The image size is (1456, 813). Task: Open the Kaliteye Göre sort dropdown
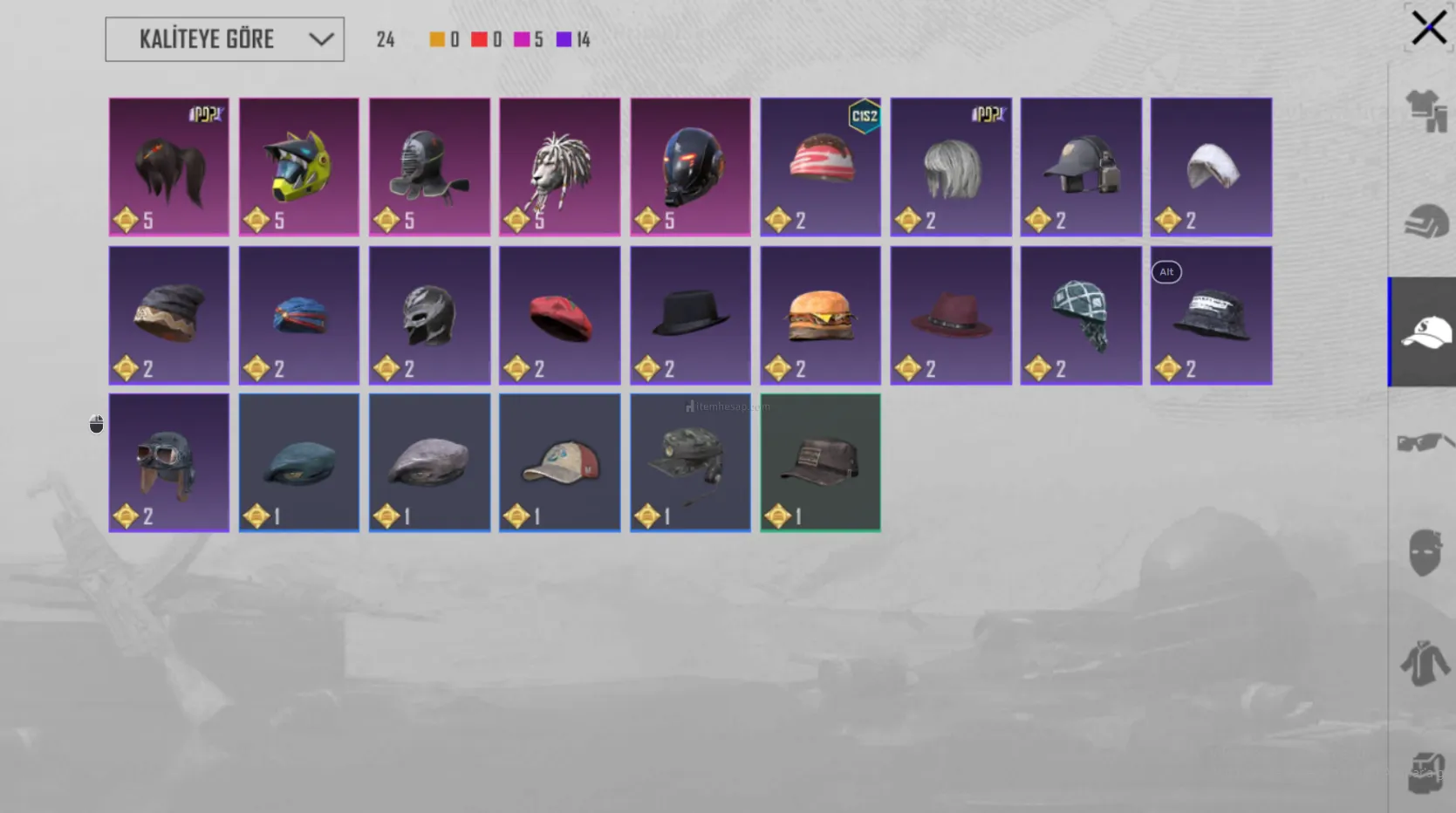[224, 39]
